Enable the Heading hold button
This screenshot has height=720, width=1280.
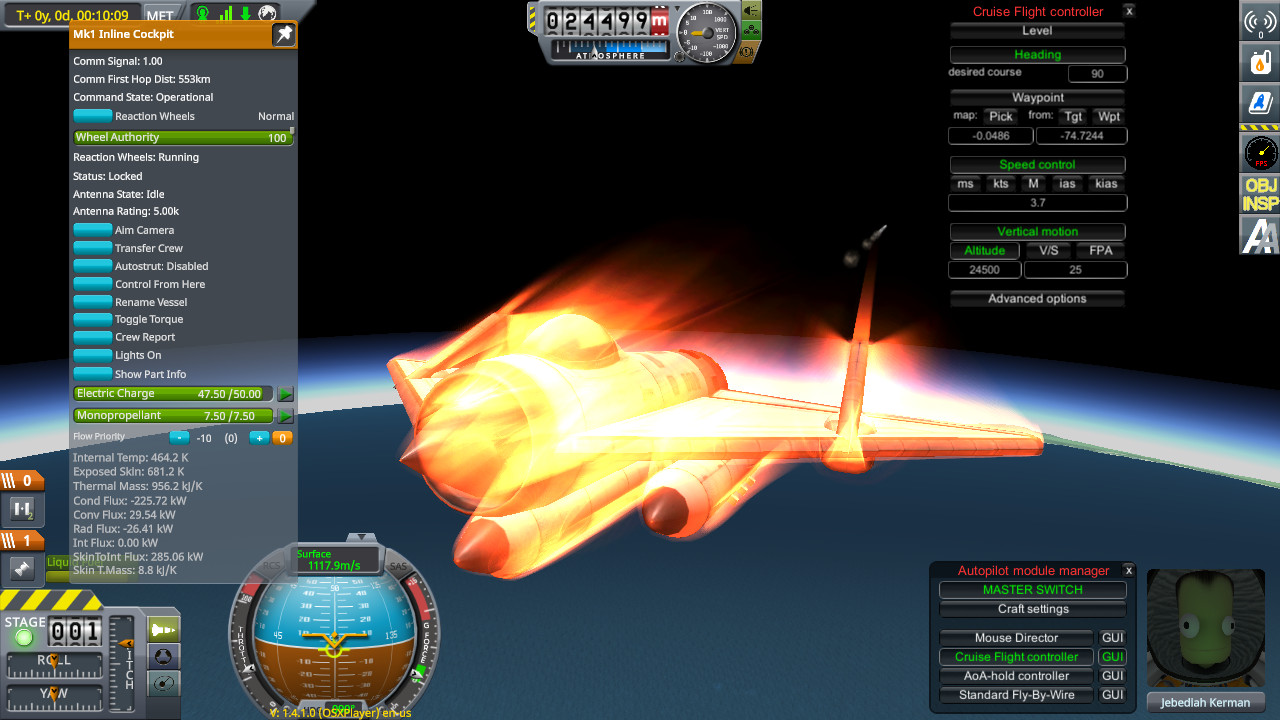[1037, 55]
